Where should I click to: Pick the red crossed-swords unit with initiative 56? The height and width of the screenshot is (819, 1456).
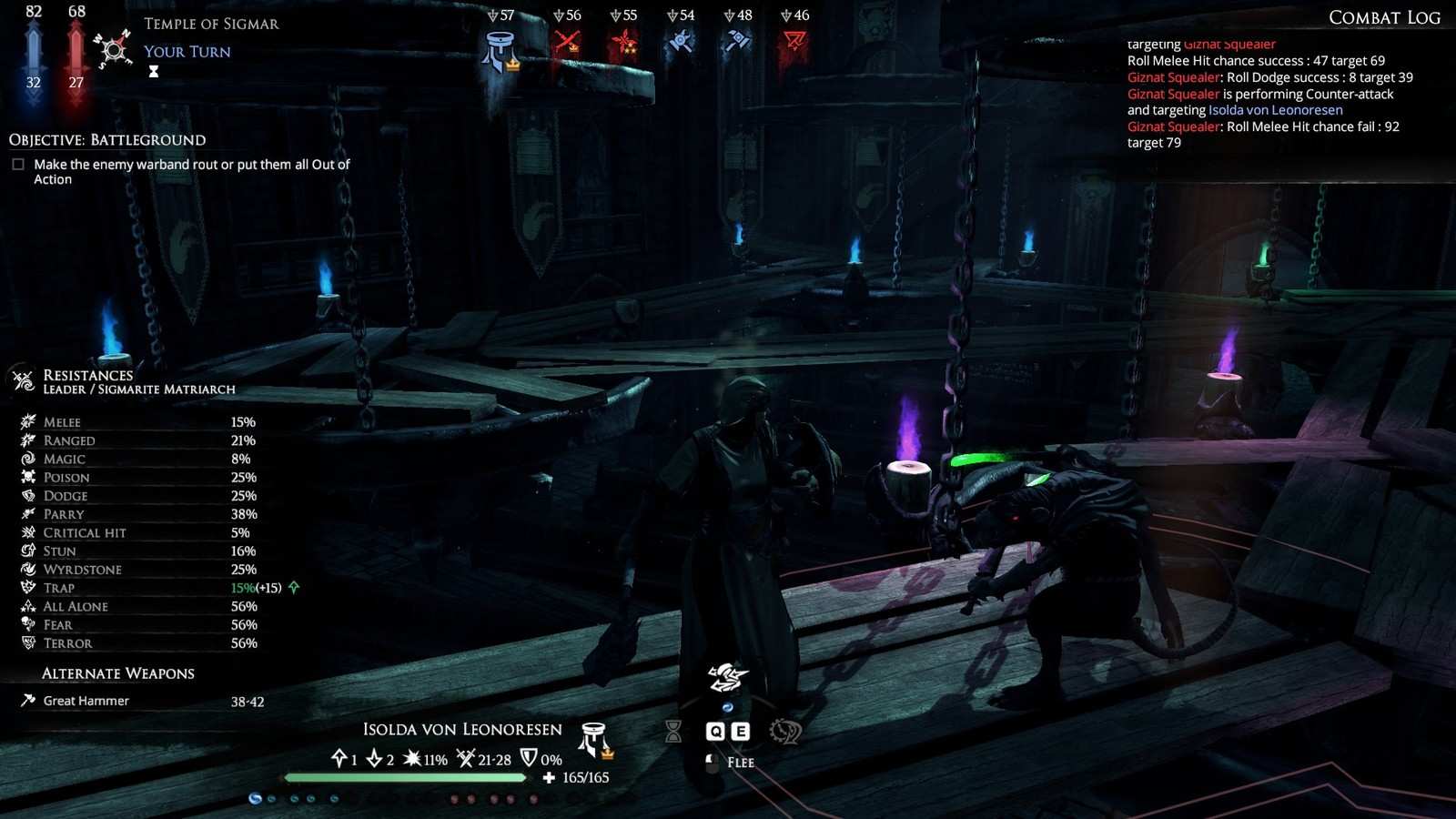tap(567, 42)
